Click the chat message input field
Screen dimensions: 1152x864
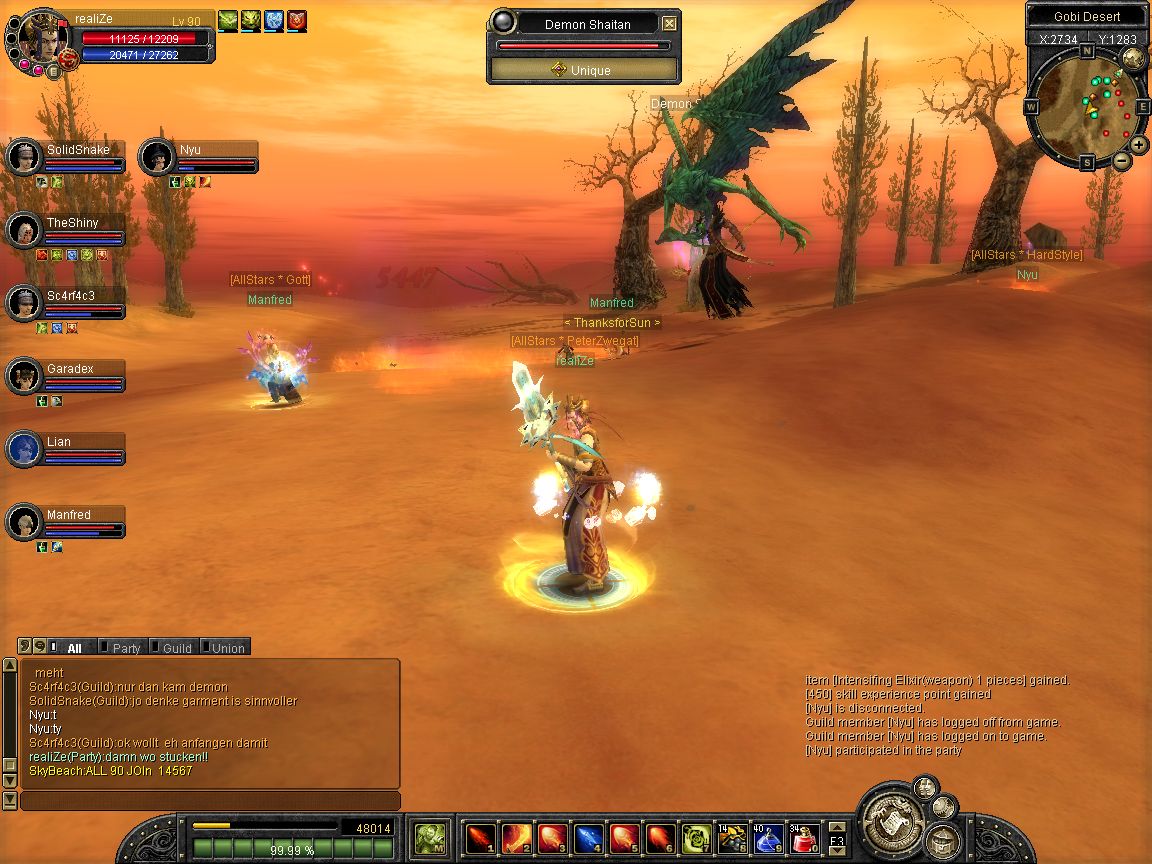click(x=210, y=801)
